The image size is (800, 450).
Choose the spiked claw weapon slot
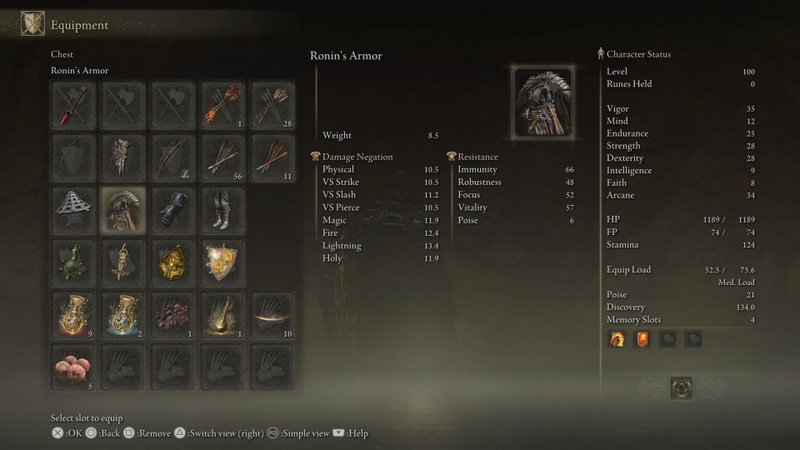click(124, 157)
